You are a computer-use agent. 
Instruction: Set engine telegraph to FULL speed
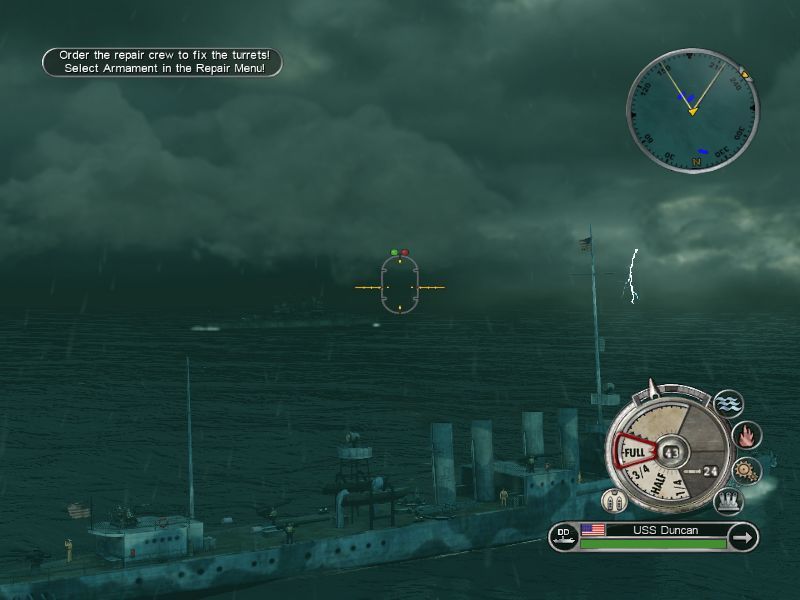pyautogui.click(x=634, y=453)
